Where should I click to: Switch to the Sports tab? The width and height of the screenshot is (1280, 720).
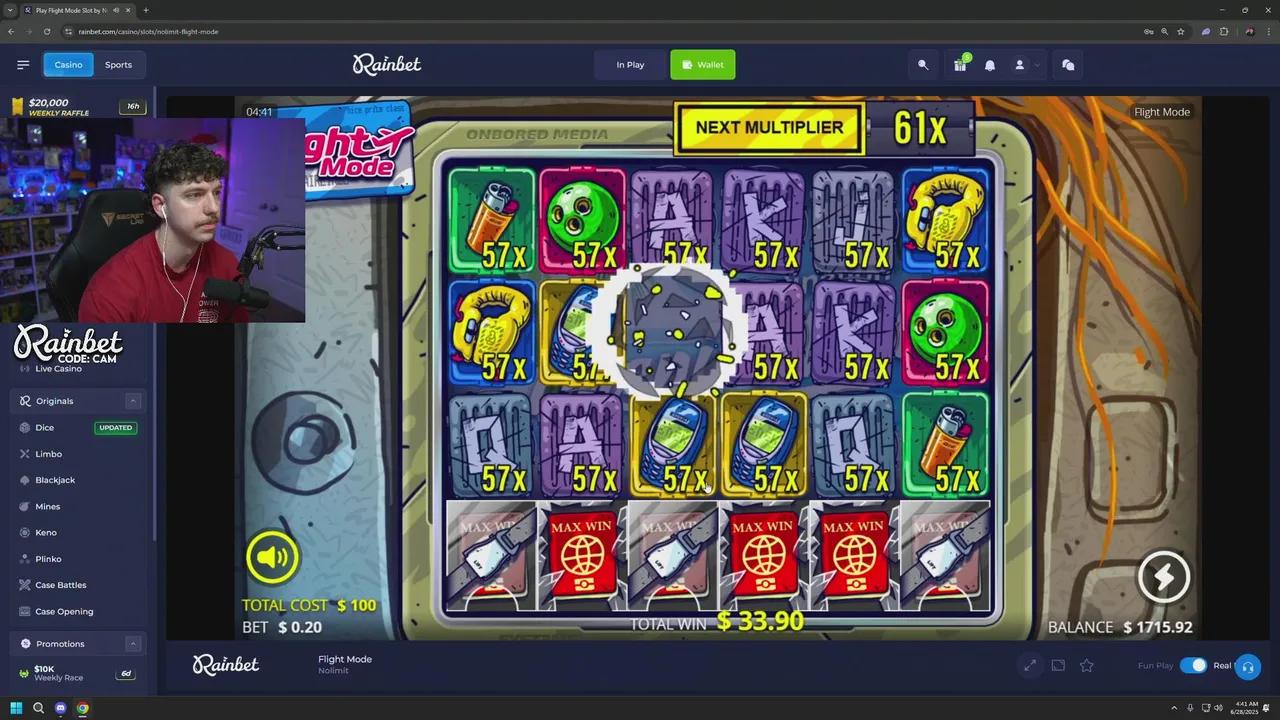pos(118,64)
